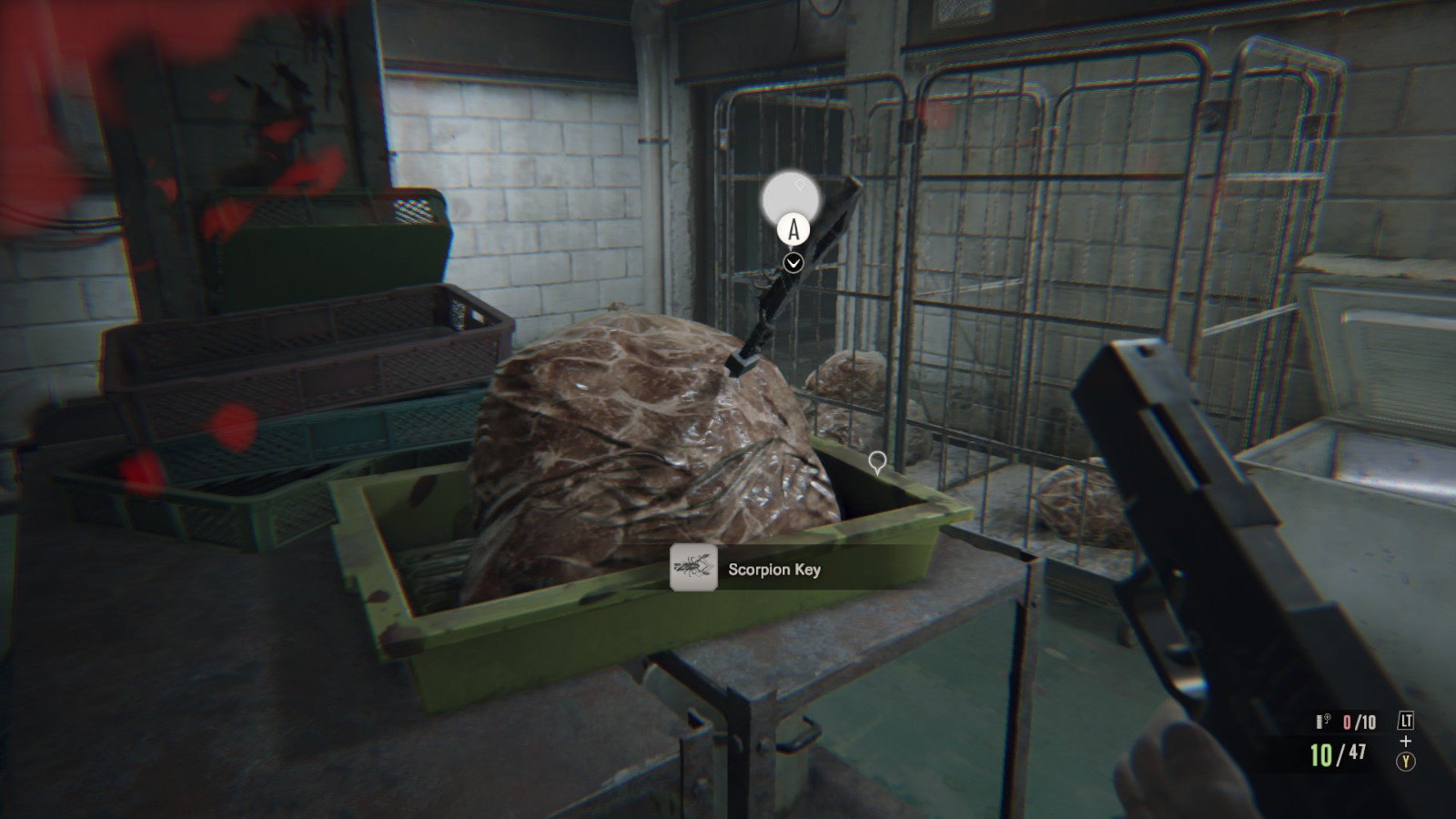Screen dimensions: 1456x819
Task: Click the small waypoint marker near the green crate
Action: click(x=876, y=464)
